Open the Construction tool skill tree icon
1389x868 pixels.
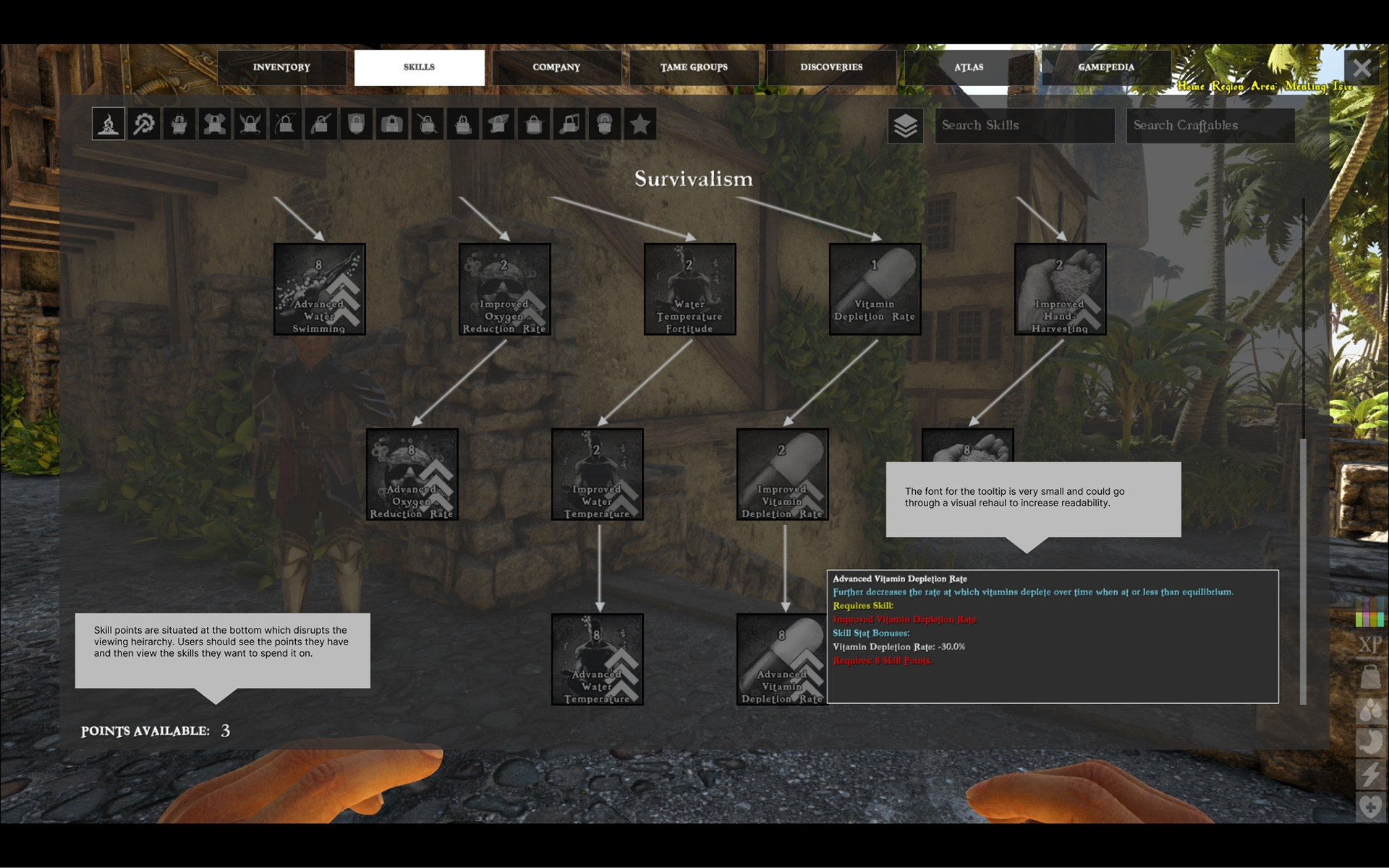tap(142, 124)
